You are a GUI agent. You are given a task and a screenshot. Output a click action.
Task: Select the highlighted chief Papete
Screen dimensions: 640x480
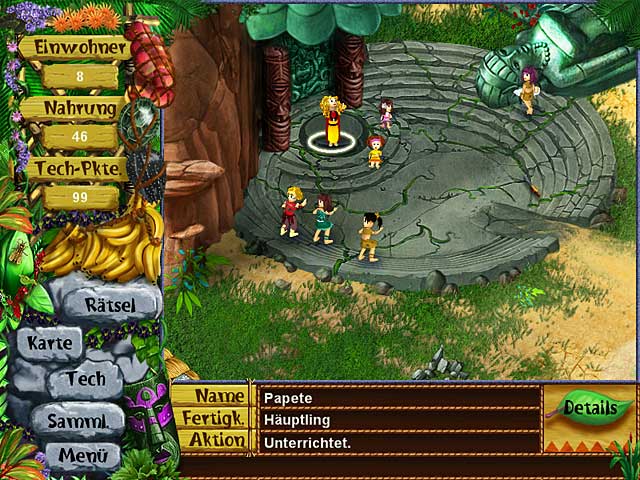click(331, 122)
